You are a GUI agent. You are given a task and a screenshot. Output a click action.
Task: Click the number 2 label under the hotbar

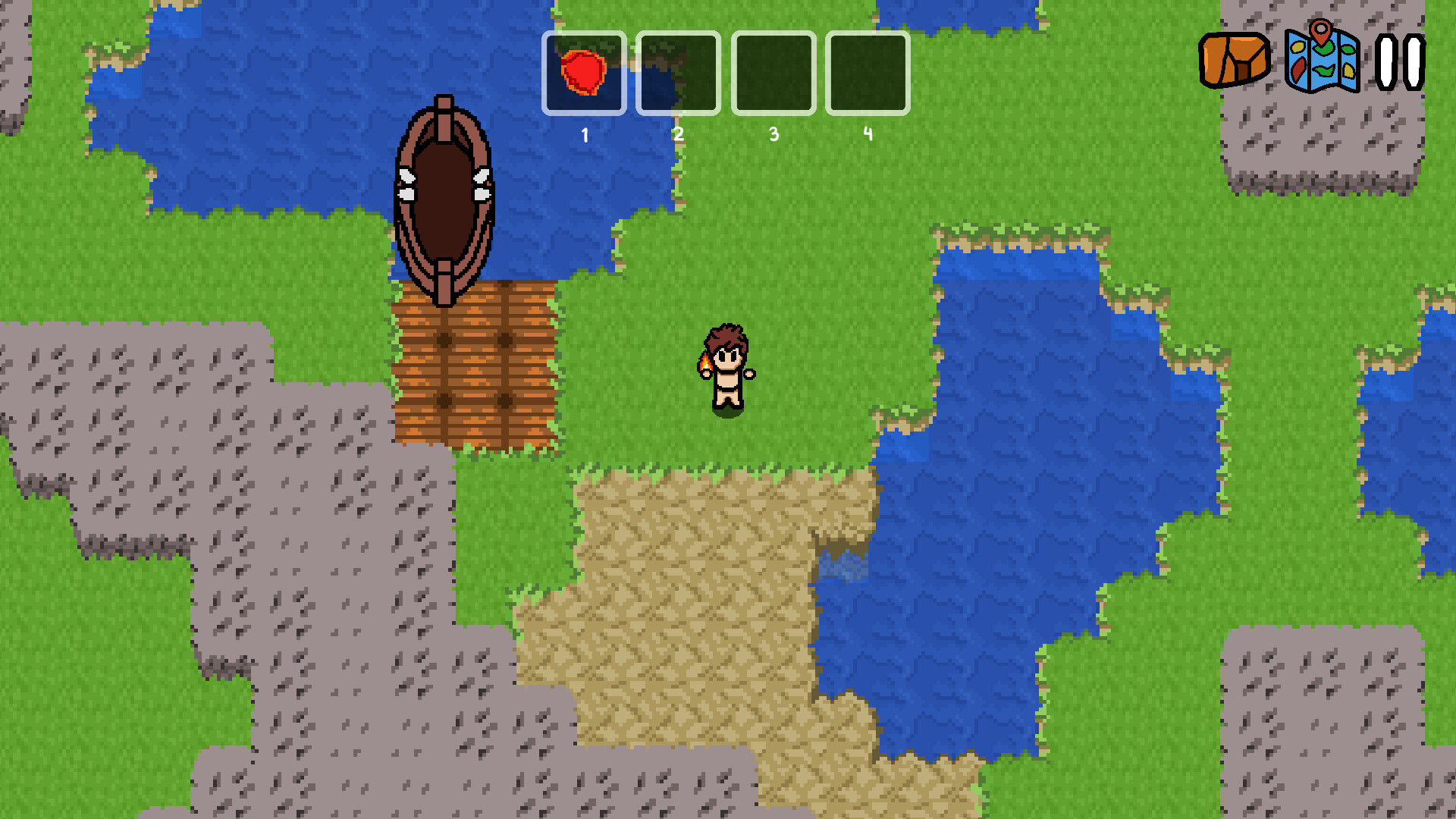coord(679,135)
